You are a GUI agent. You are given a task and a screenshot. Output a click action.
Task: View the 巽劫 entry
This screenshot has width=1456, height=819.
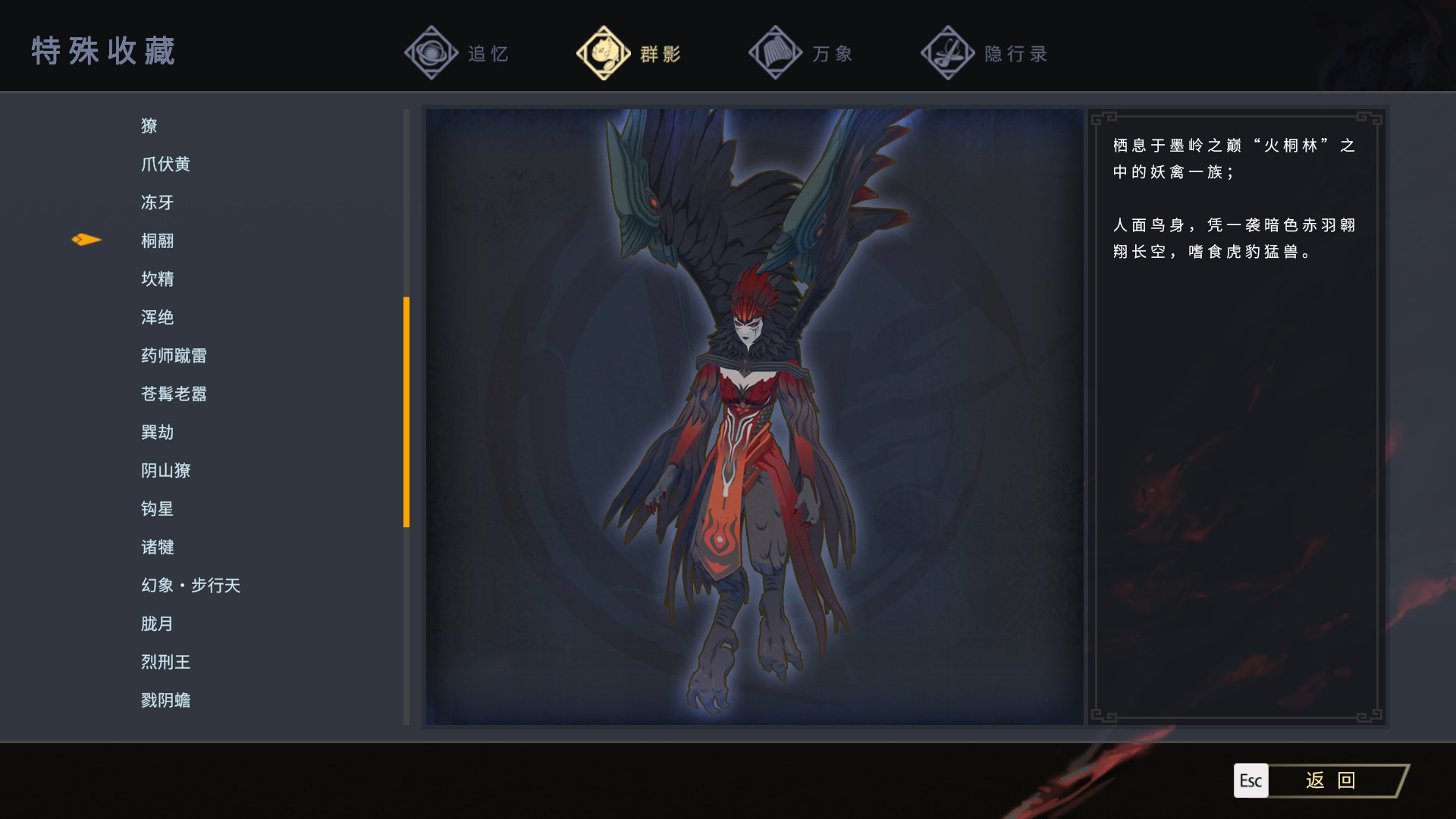pos(157,432)
